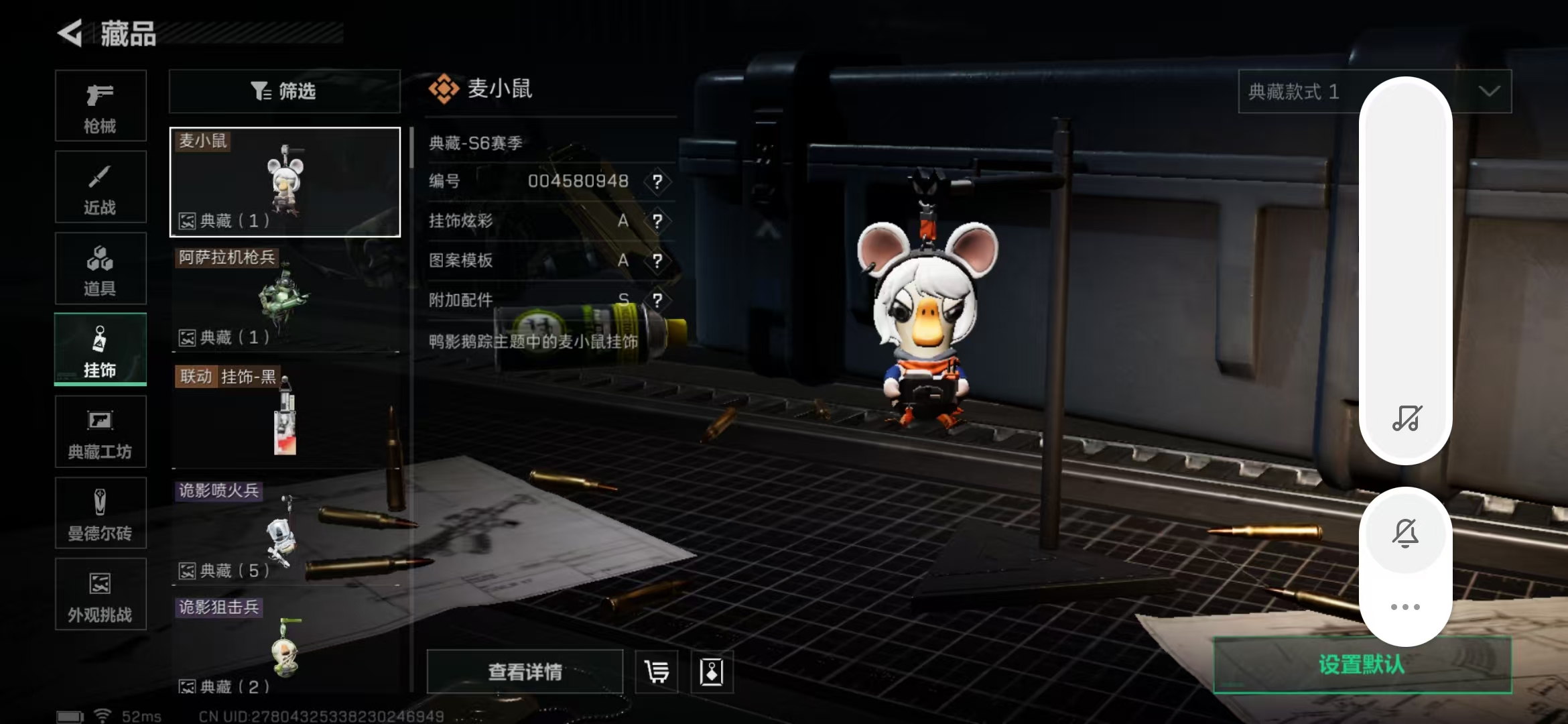
Task: Open the 筛选 filter button
Action: point(284,91)
